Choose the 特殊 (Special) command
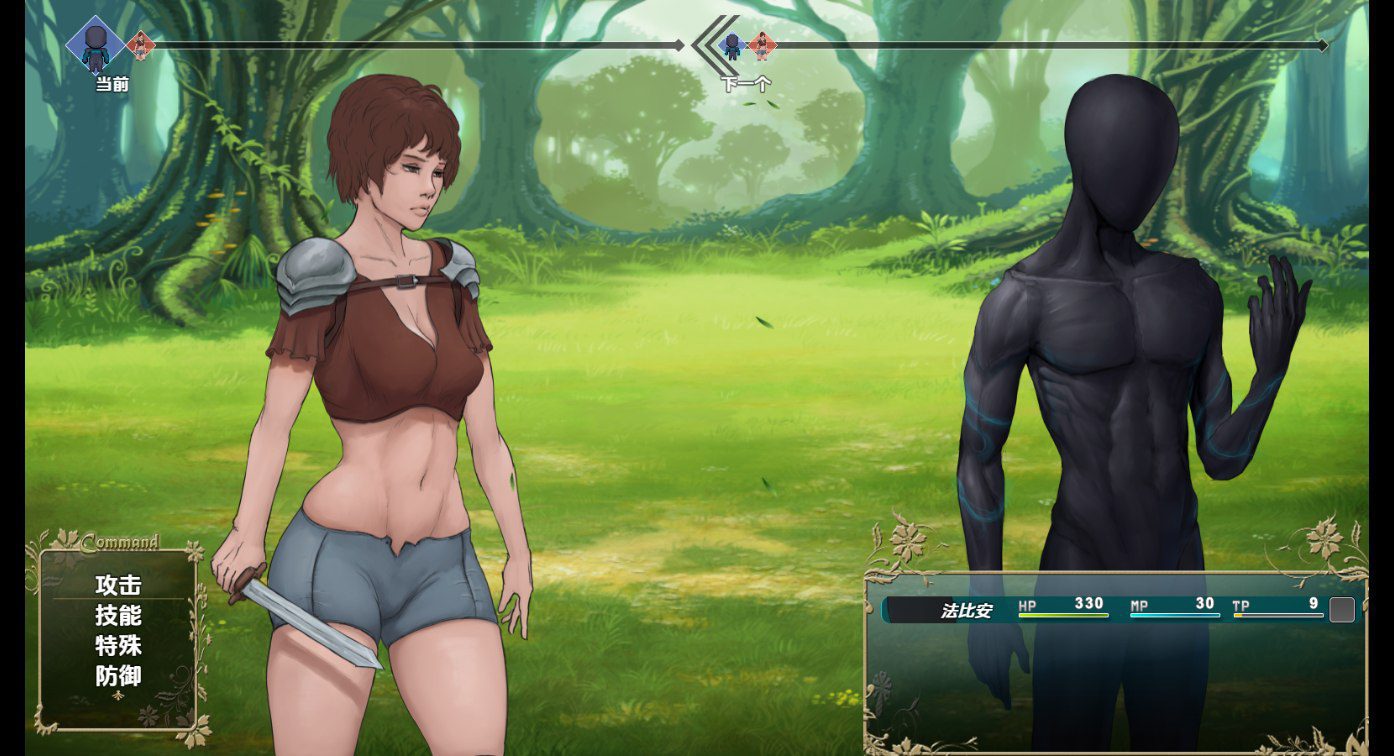 coord(118,645)
